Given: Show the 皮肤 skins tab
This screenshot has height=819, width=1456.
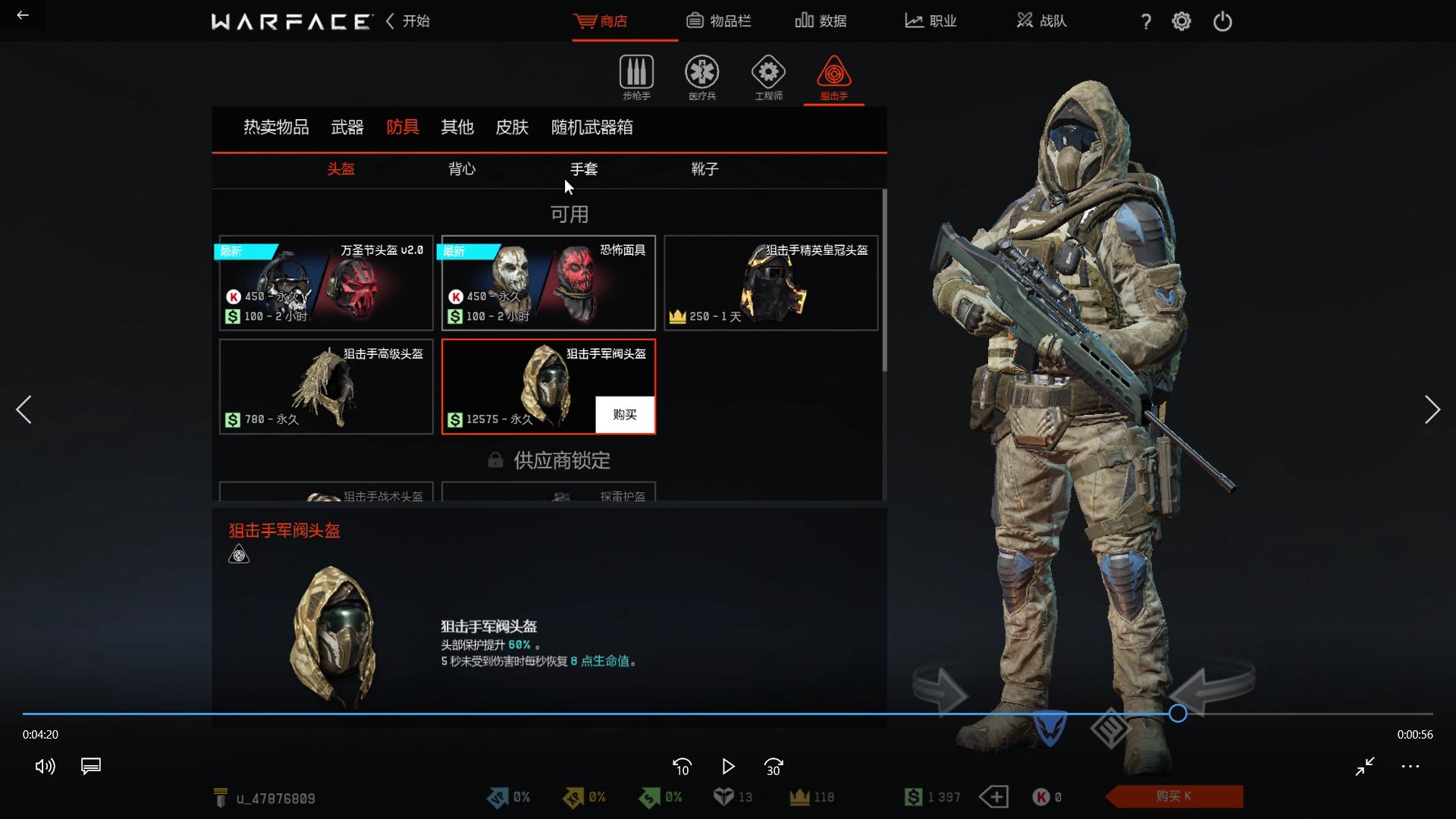Looking at the screenshot, I should coord(512,127).
